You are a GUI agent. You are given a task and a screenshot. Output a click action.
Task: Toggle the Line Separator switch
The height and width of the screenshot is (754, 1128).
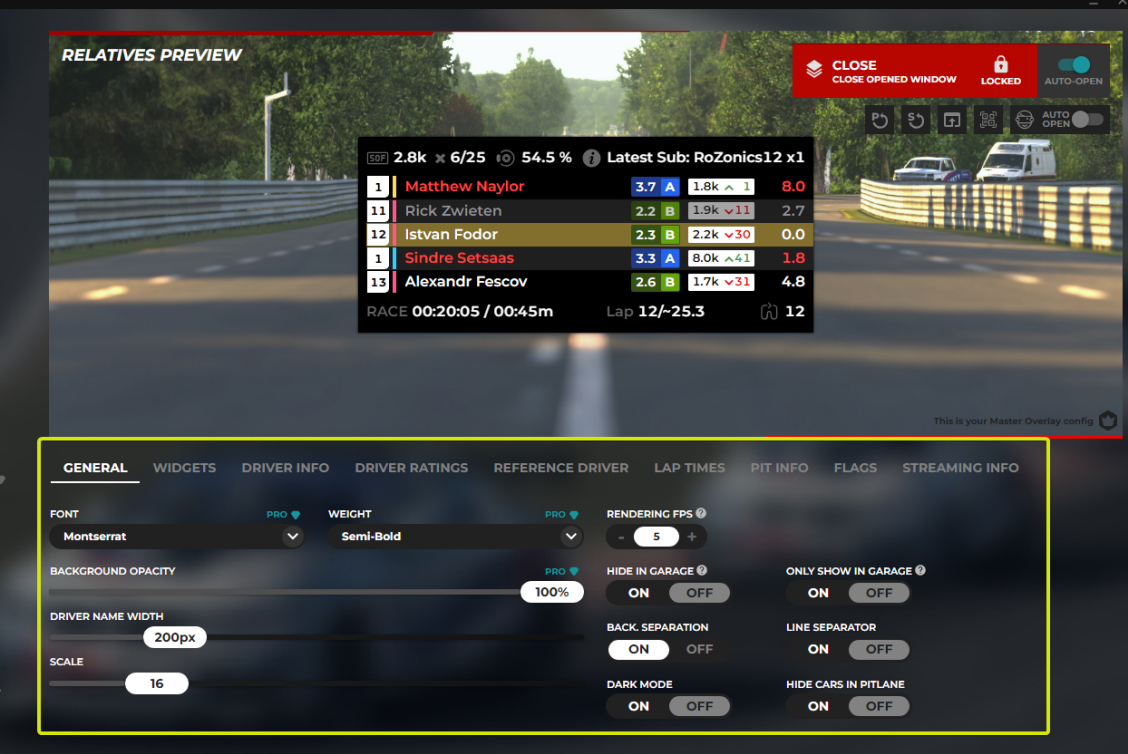(x=848, y=649)
